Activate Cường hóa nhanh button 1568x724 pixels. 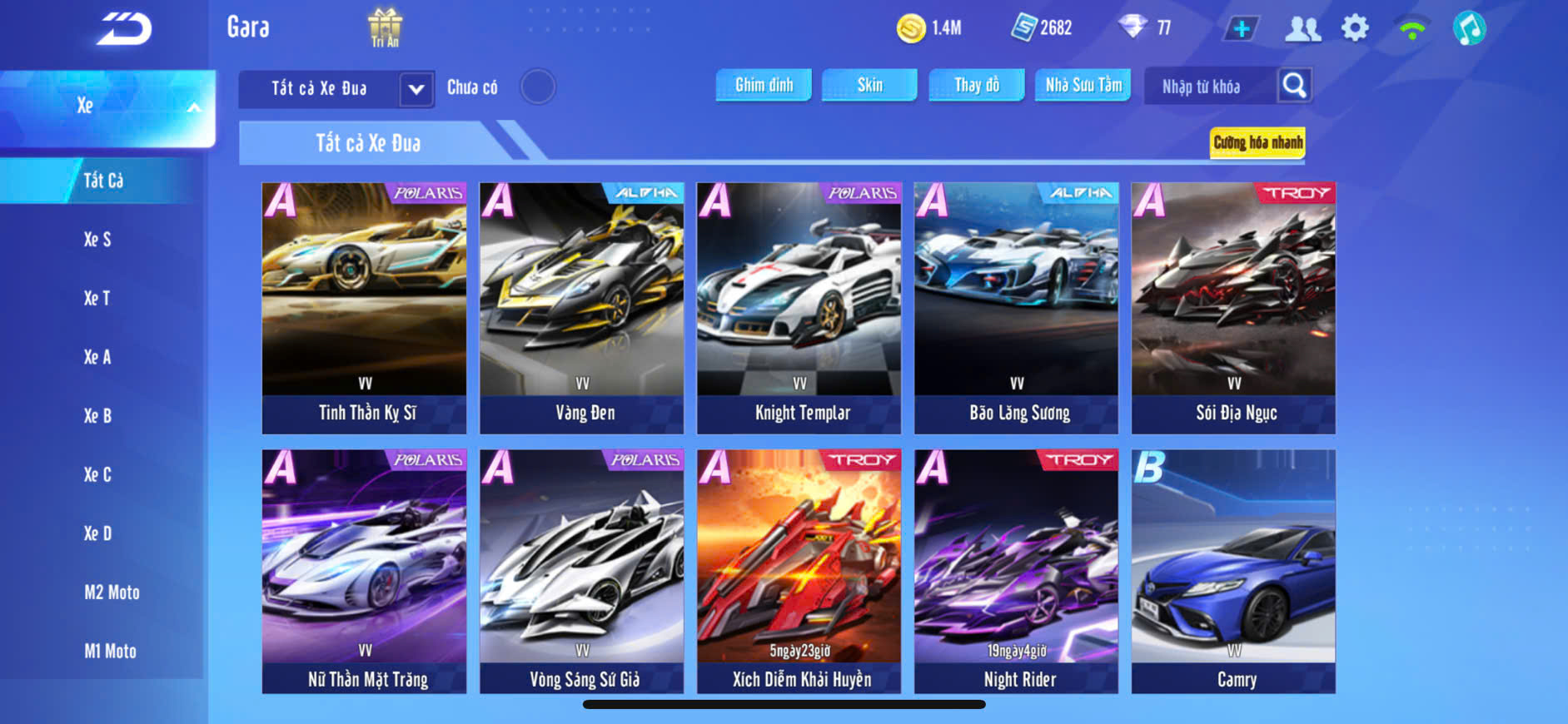(x=1257, y=142)
